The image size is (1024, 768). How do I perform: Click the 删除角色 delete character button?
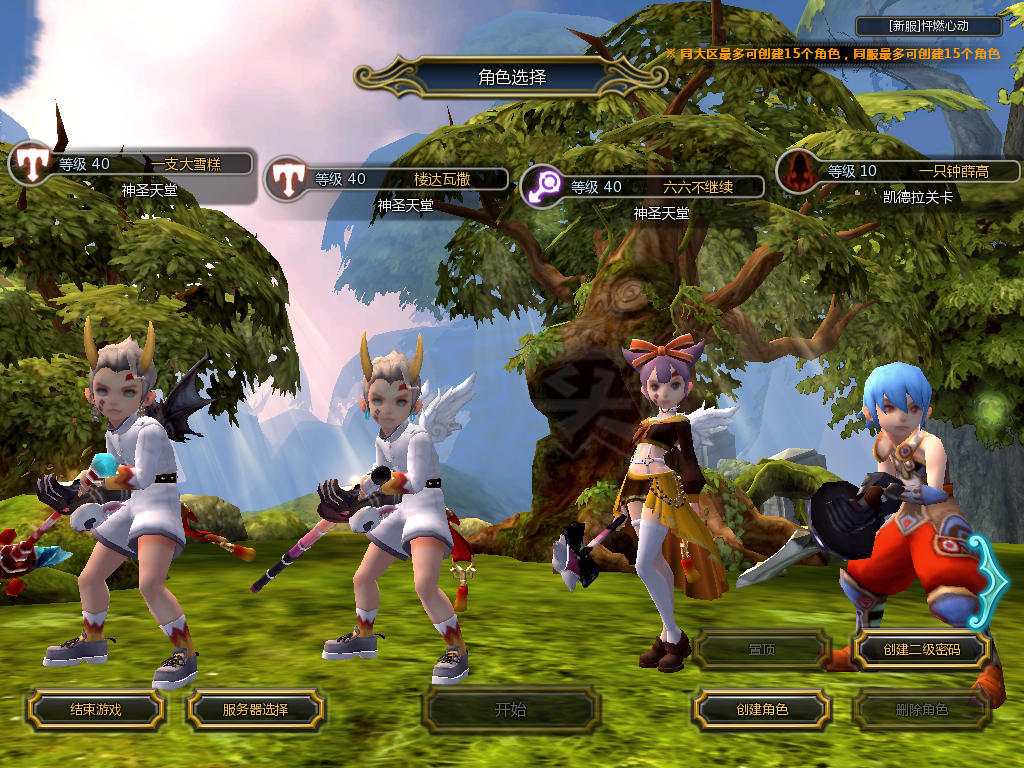pyautogui.click(x=921, y=710)
